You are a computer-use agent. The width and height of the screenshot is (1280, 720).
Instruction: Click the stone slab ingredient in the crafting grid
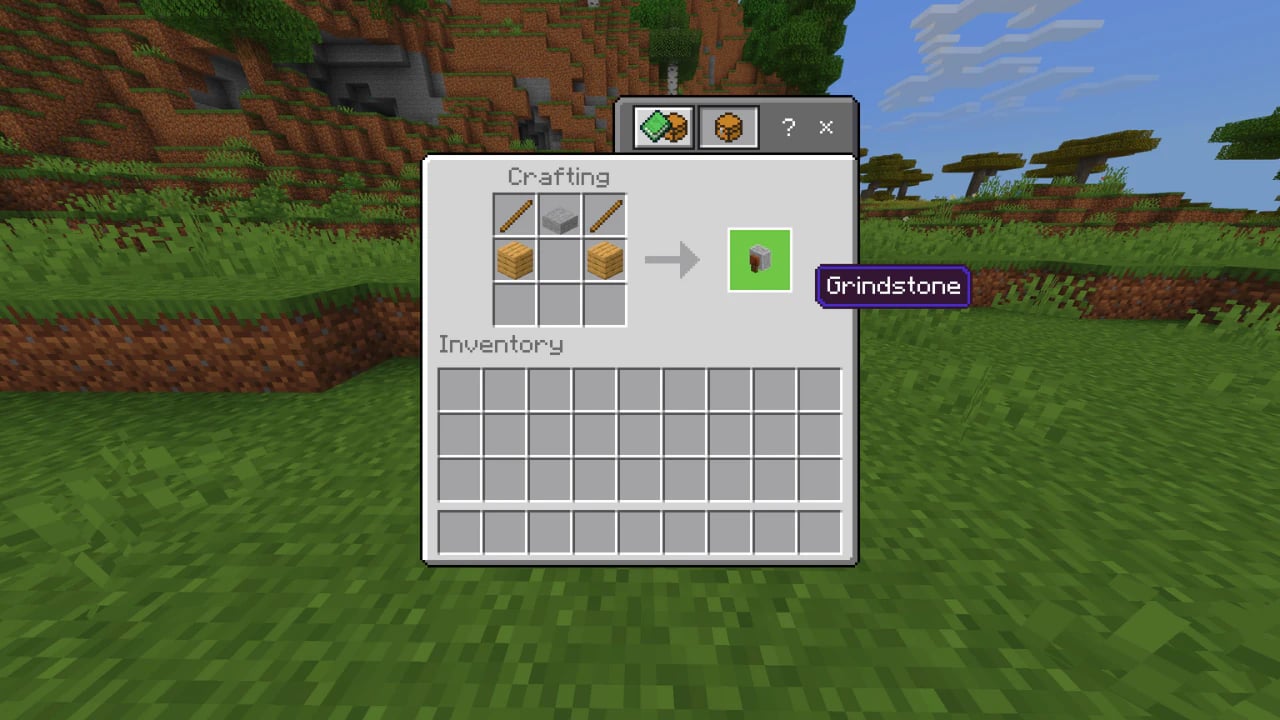coord(559,214)
